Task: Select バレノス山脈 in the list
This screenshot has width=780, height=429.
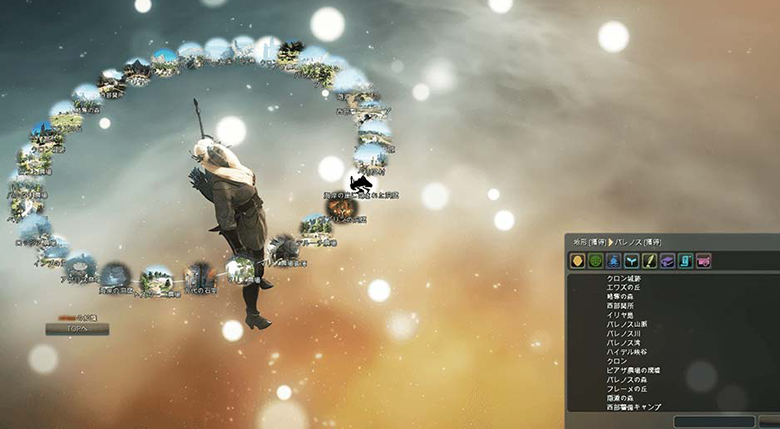Action: (x=625, y=324)
